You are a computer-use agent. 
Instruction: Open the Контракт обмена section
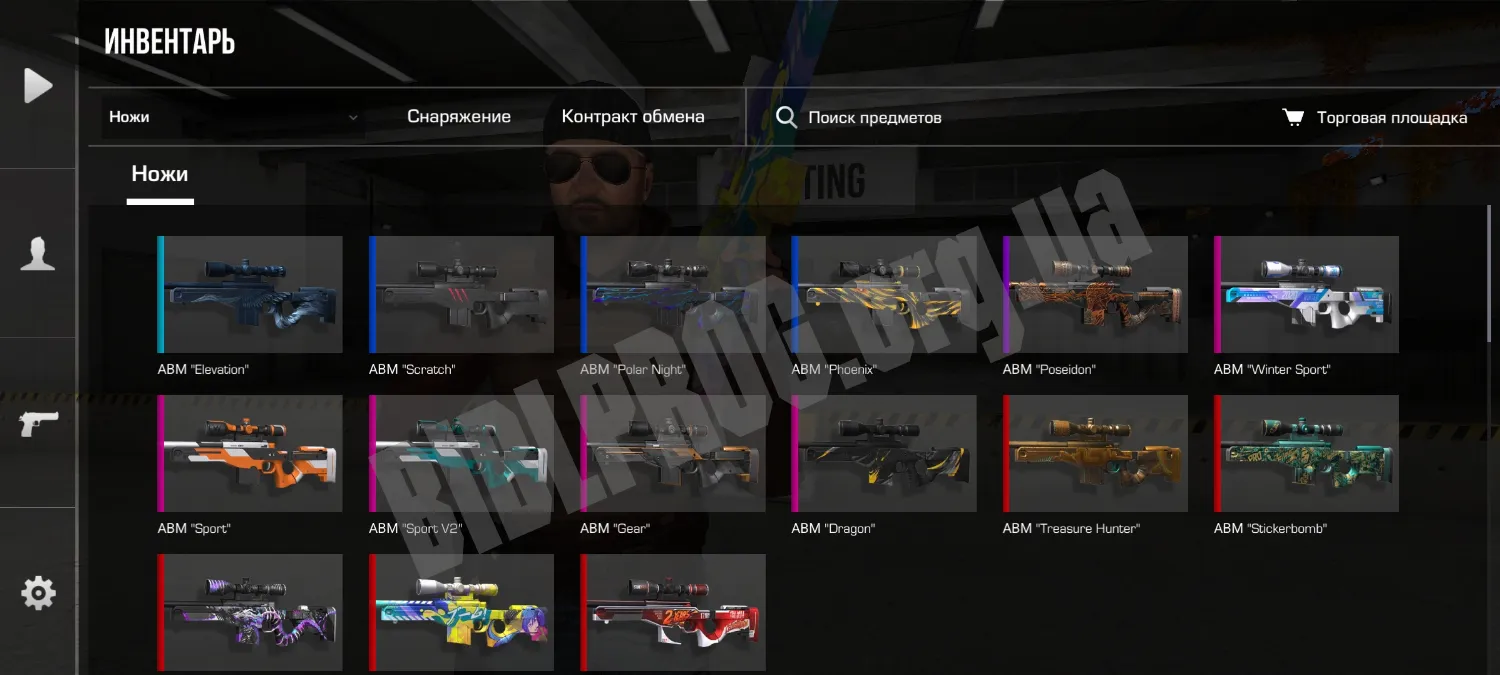coord(633,117)
